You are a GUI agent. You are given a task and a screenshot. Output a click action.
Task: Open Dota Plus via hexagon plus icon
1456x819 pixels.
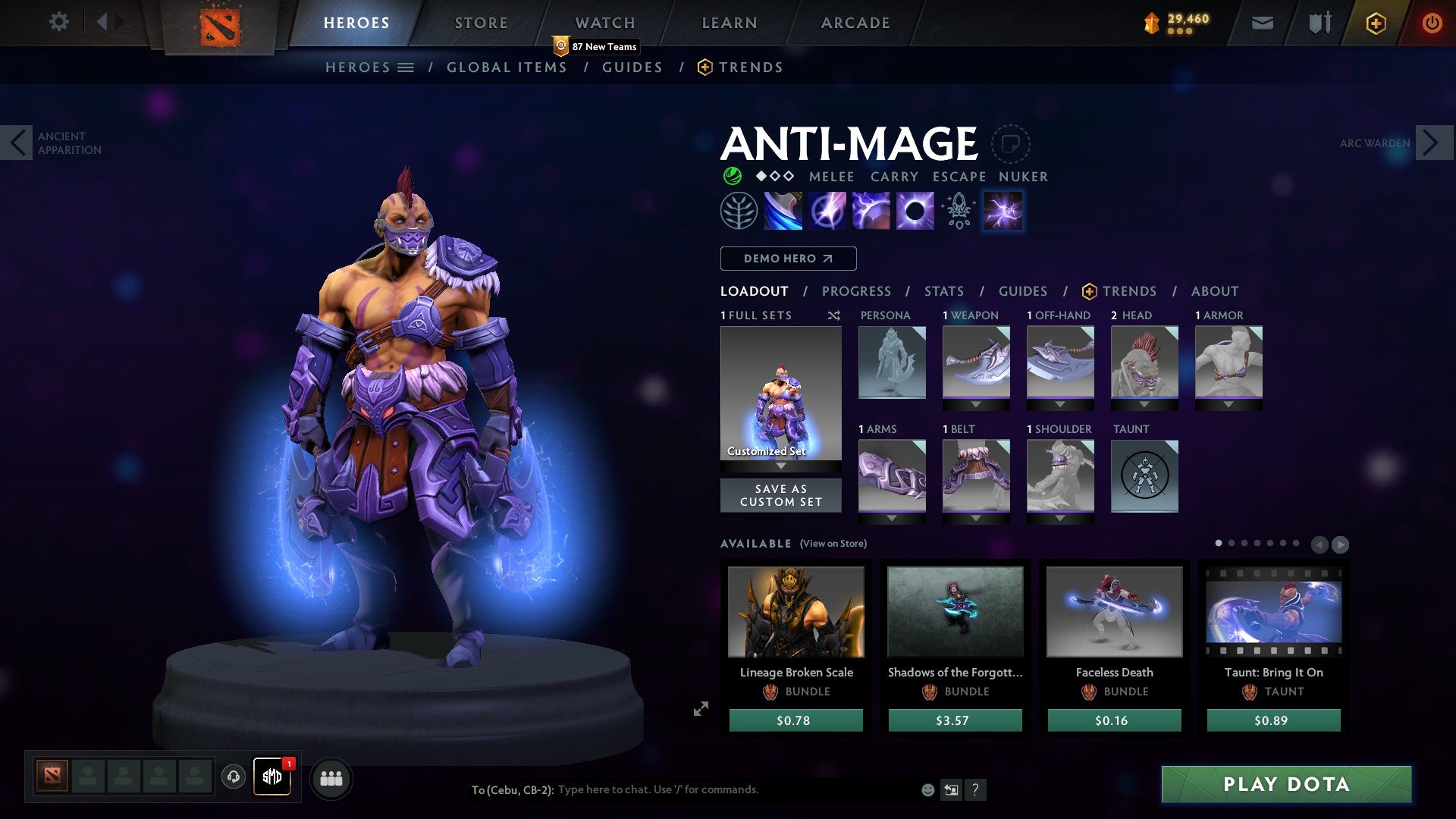pos(1375,23)
